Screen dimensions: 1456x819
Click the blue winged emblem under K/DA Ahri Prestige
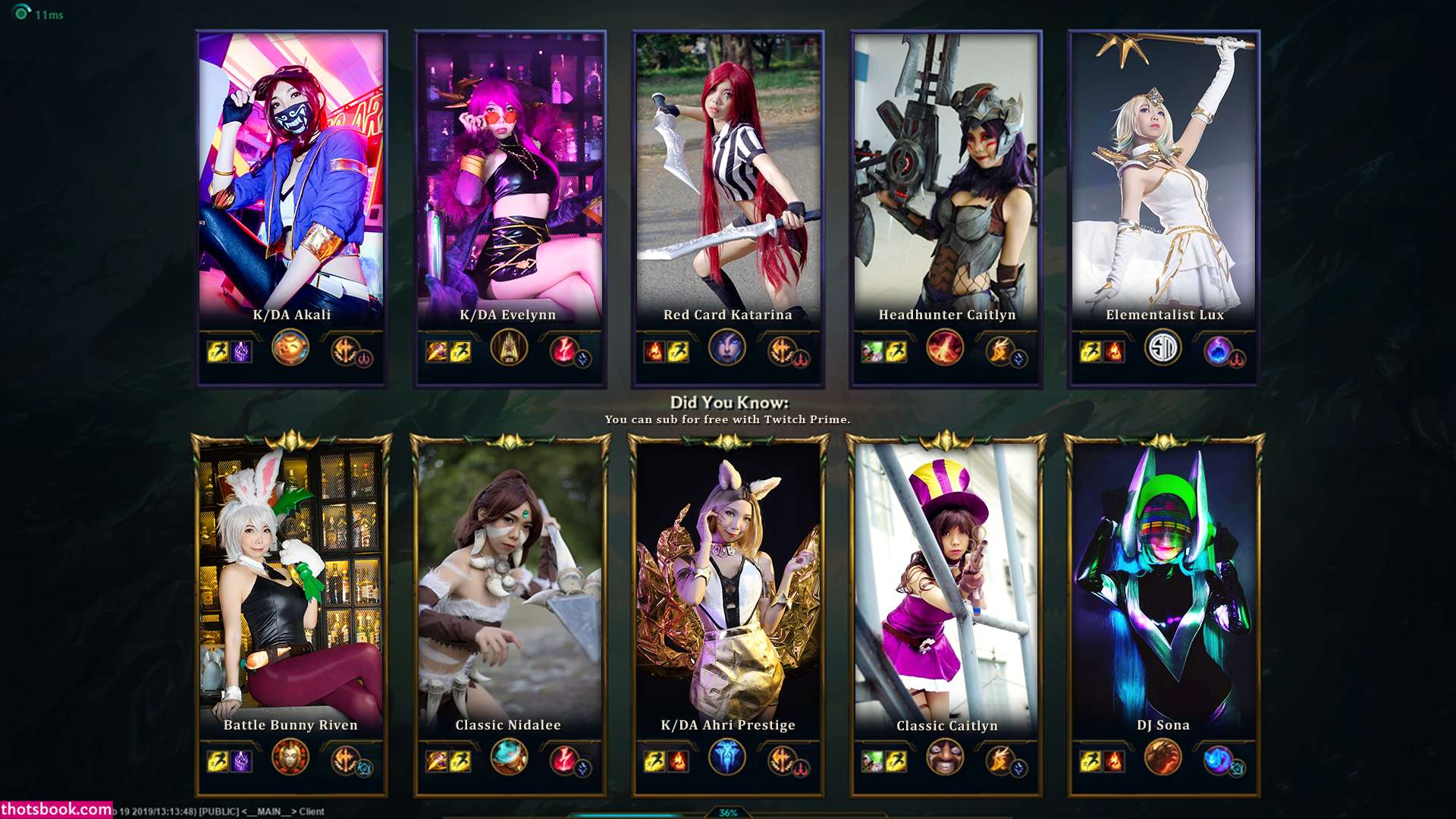727,758
